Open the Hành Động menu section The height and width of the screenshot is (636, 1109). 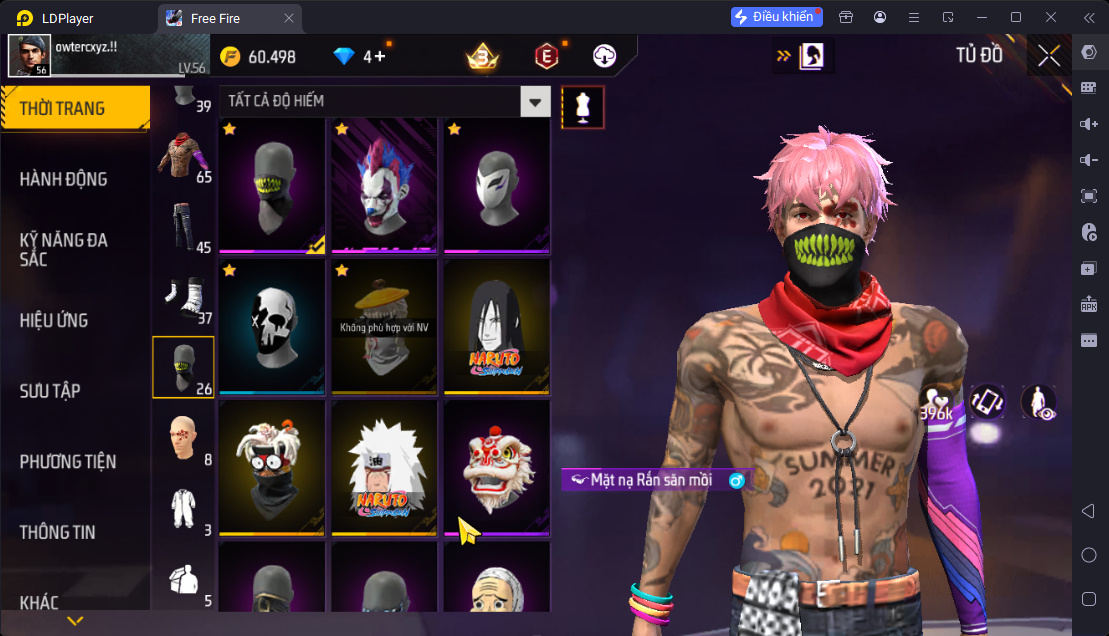[63, 179]
